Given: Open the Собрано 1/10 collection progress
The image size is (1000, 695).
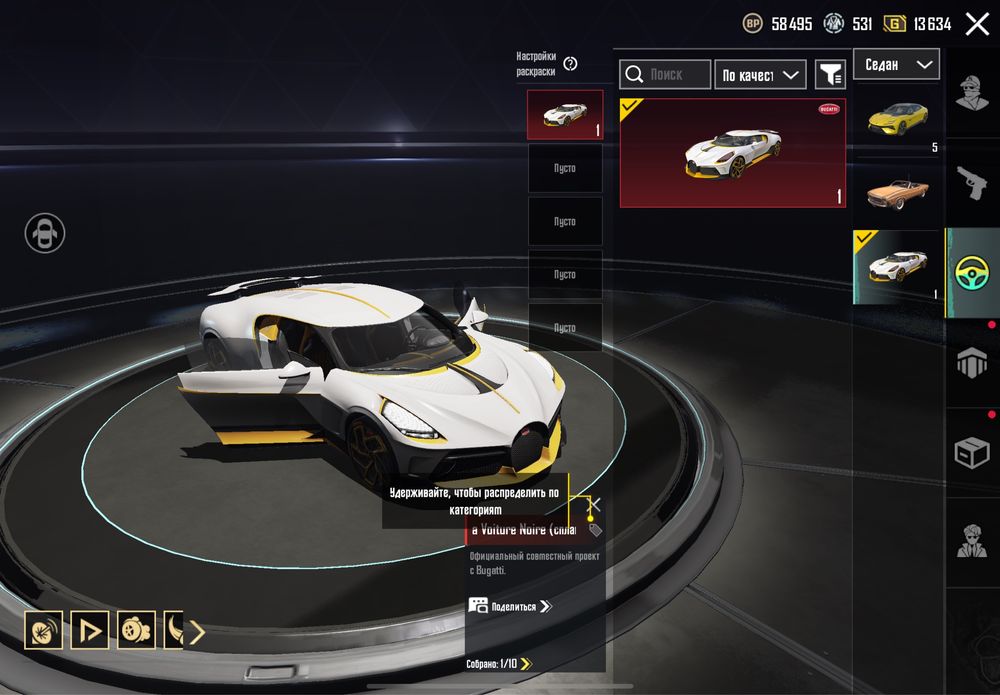Looking at the screenshot, I should click(x=499, y=663).
